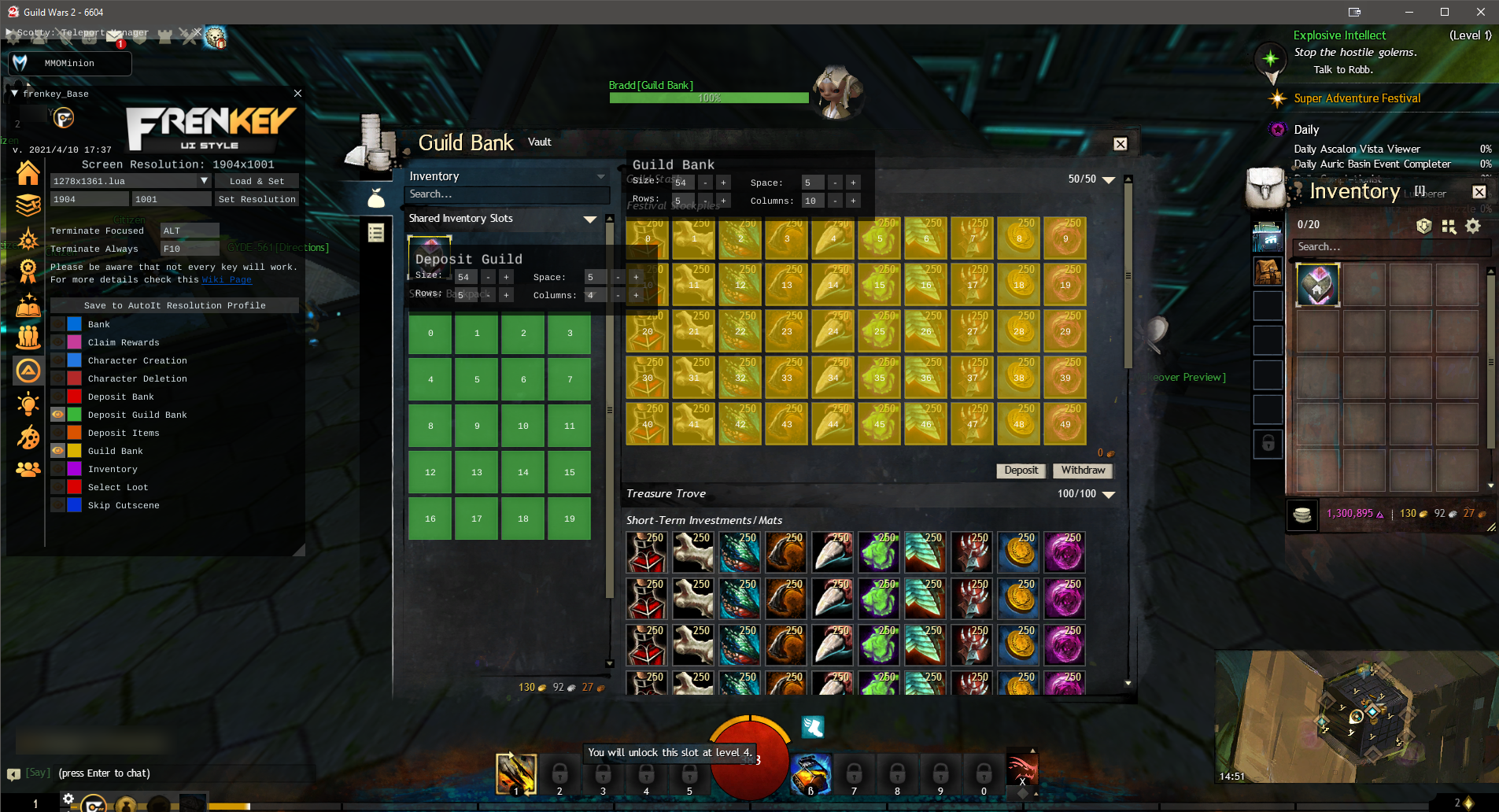The width and height of the screenshot is (1499, 812).
Task: Focus the guild bank inventory search field
Action: 507,194
